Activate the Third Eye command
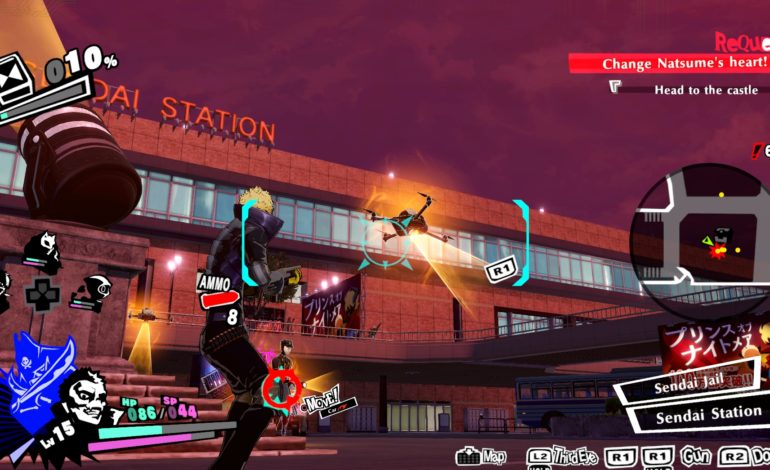Image resolution: width=770 pixels, height=470 pixels. point(572,456)
